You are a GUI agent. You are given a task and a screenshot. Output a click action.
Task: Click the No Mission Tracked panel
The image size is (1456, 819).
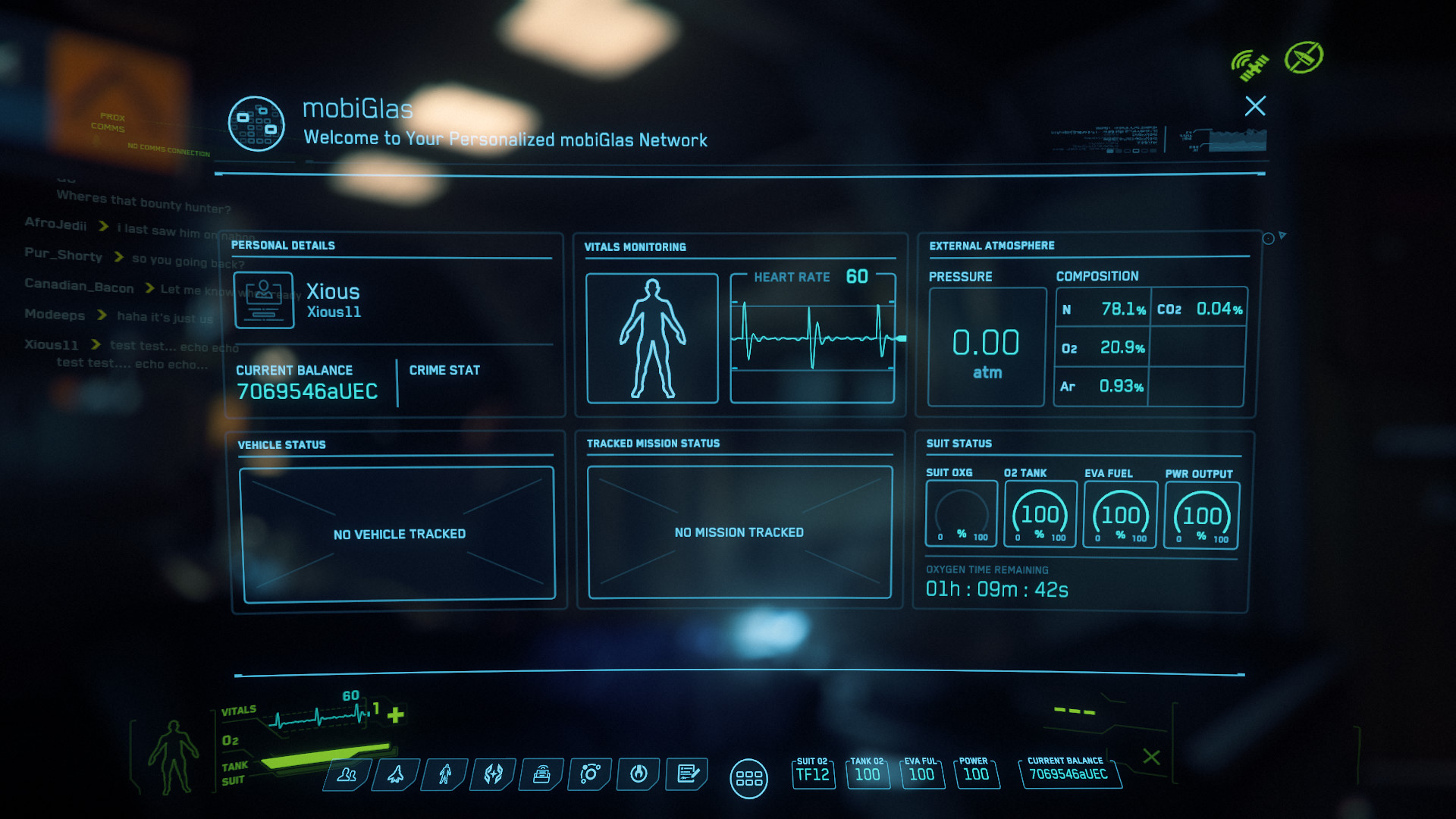[x=739, y=532]
